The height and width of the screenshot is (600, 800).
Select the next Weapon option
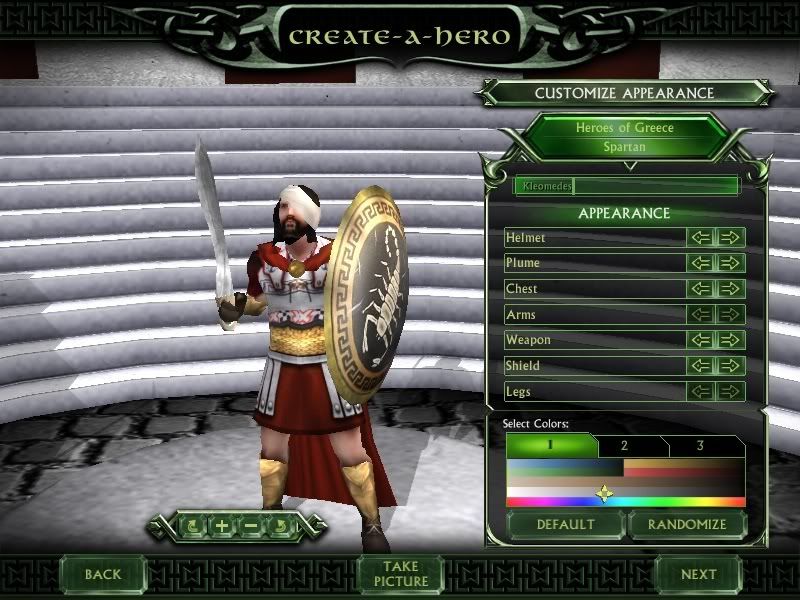(x=731, y=340)
